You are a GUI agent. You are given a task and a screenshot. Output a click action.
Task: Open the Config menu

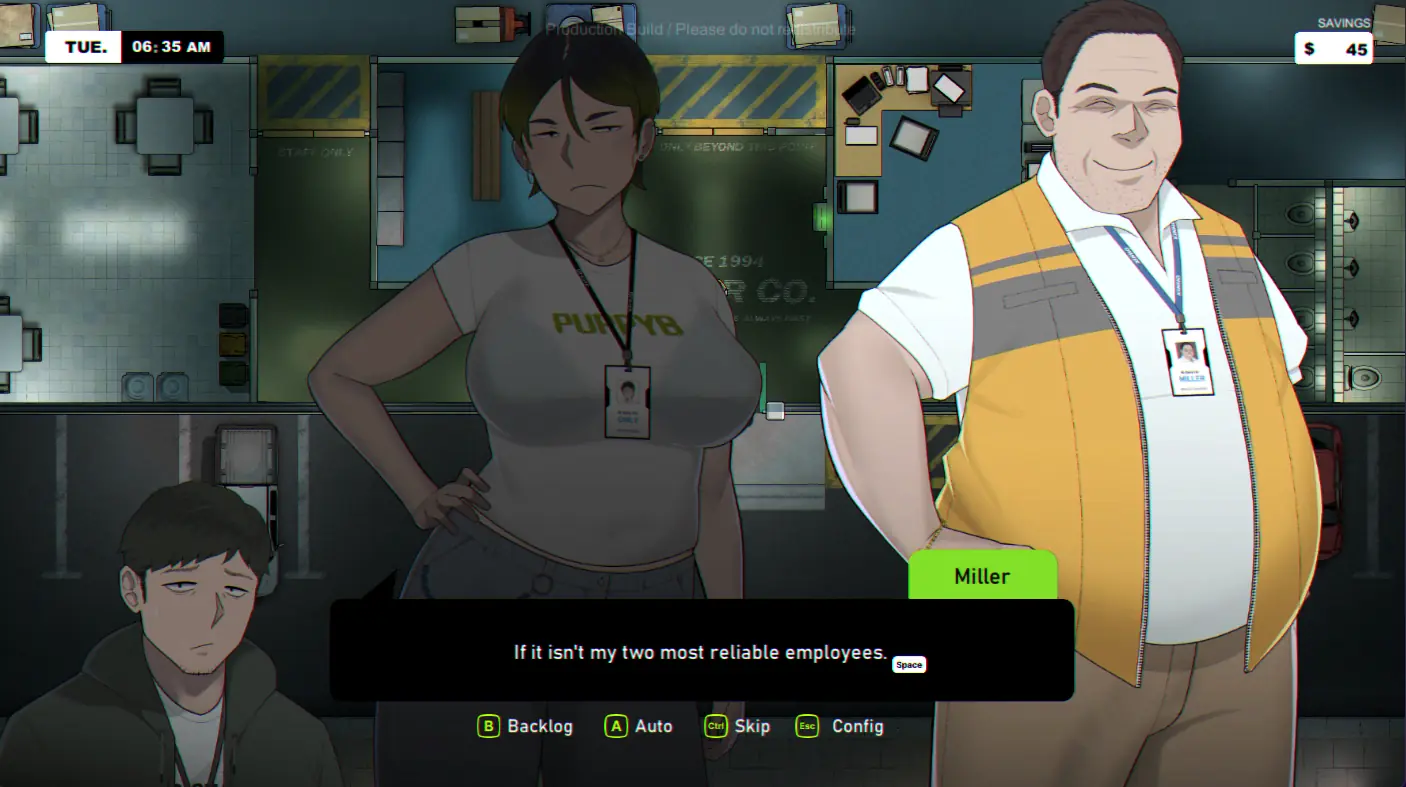pos(841,727)
